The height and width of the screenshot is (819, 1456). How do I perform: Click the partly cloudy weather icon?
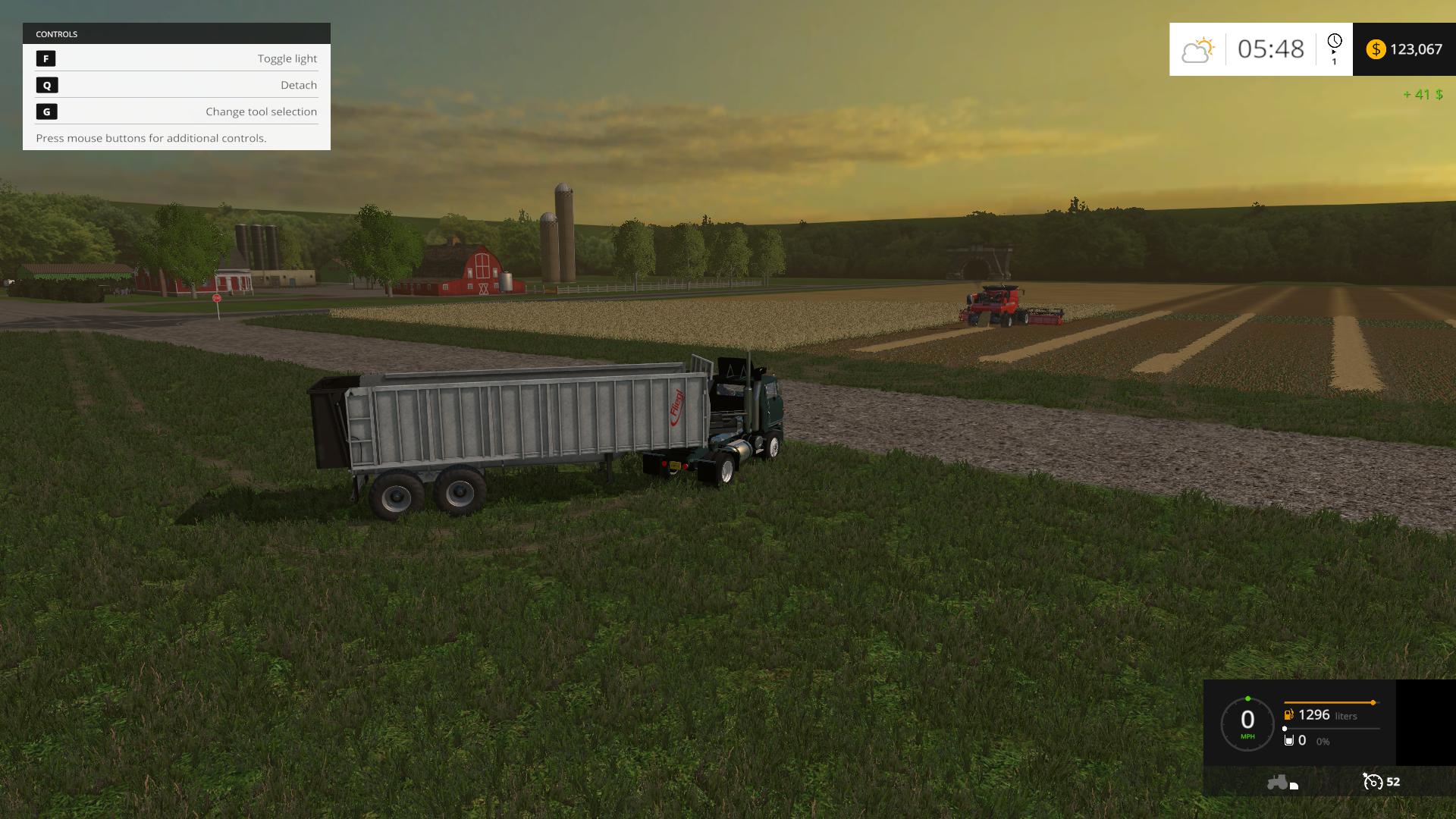coord(1197,50)
